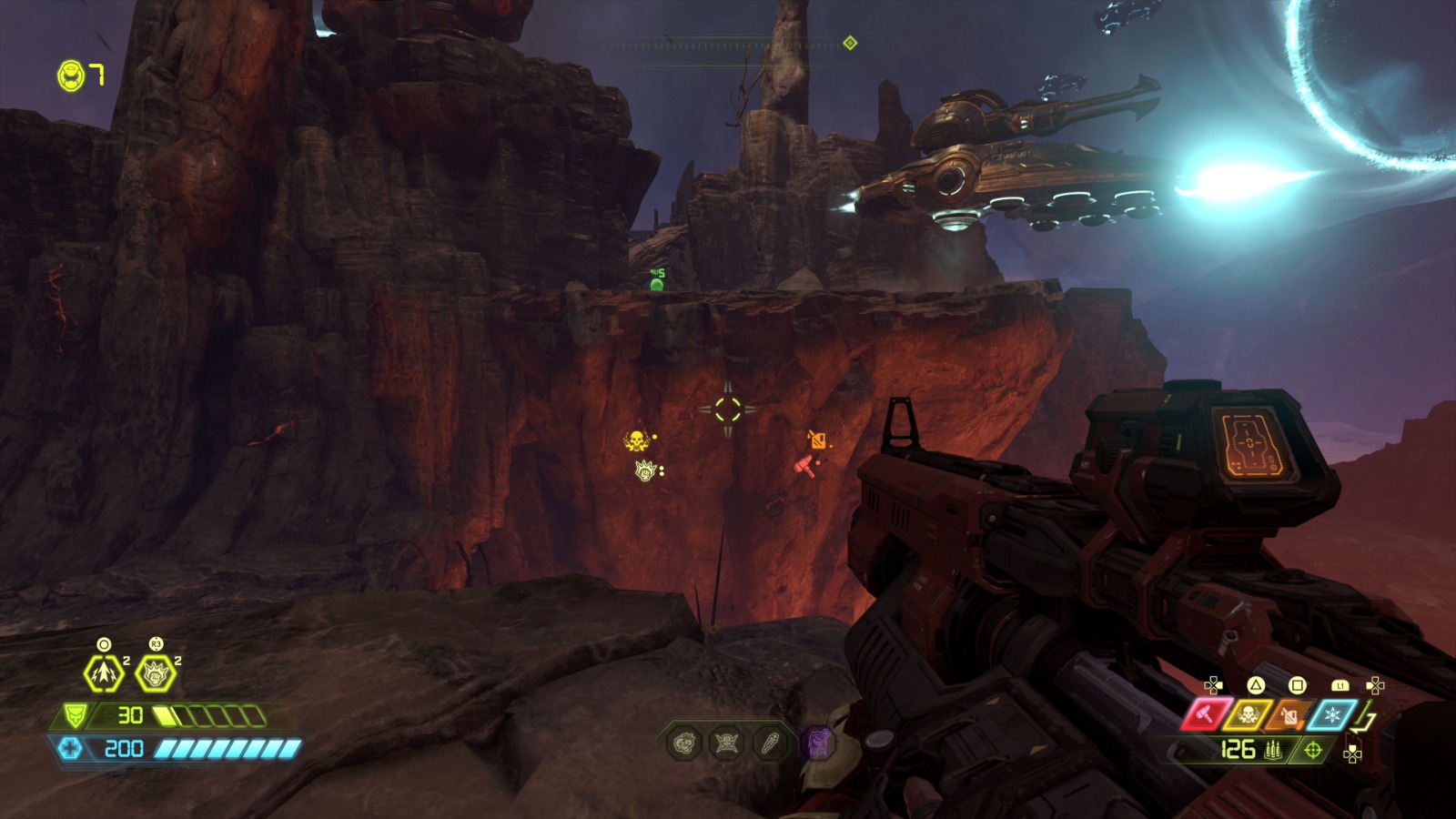Enable the L1 button prompt indicator
Viewport: 1456px width, 819px height.
coord(1340,685)
